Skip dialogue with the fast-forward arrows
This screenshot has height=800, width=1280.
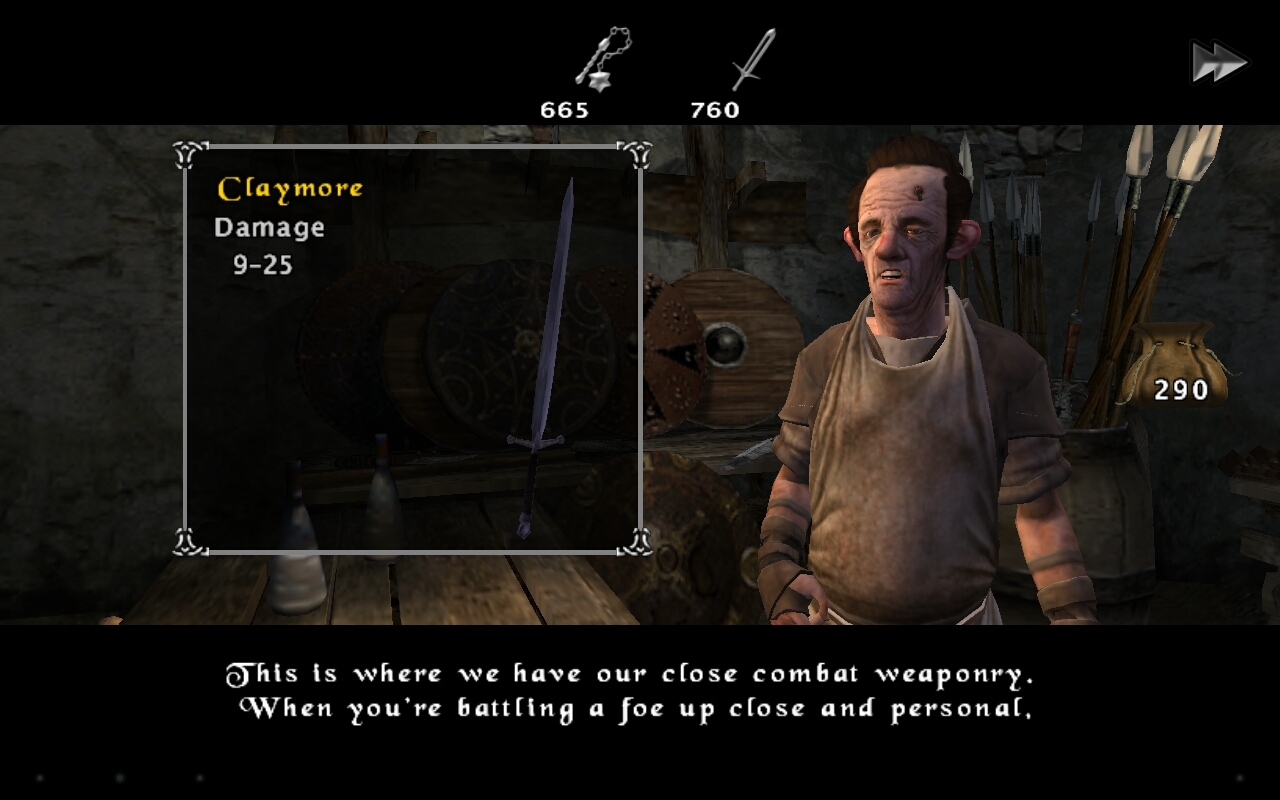[1219, 64]
